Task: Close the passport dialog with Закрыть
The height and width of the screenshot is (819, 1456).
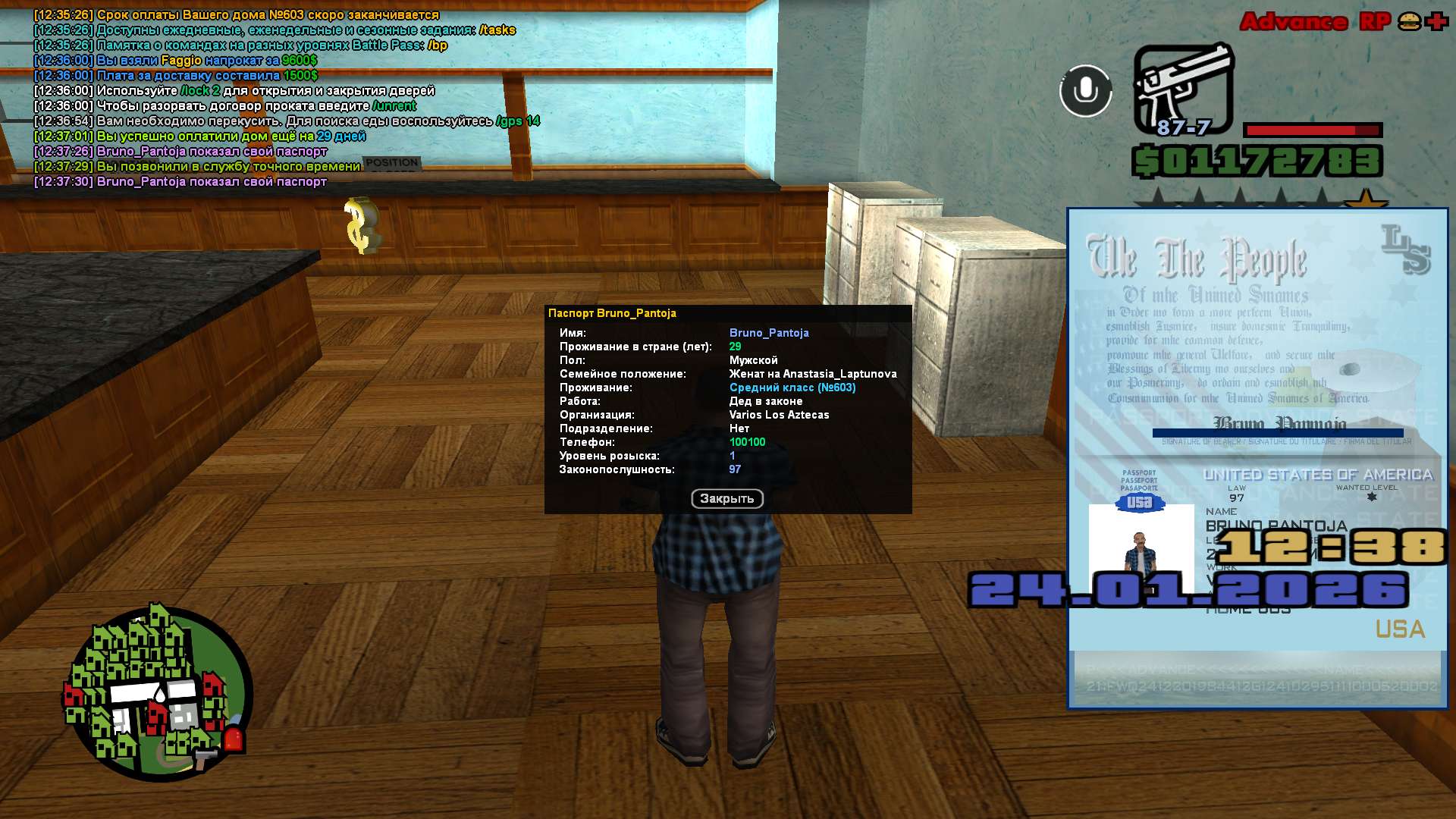Action: pos(726,499)
